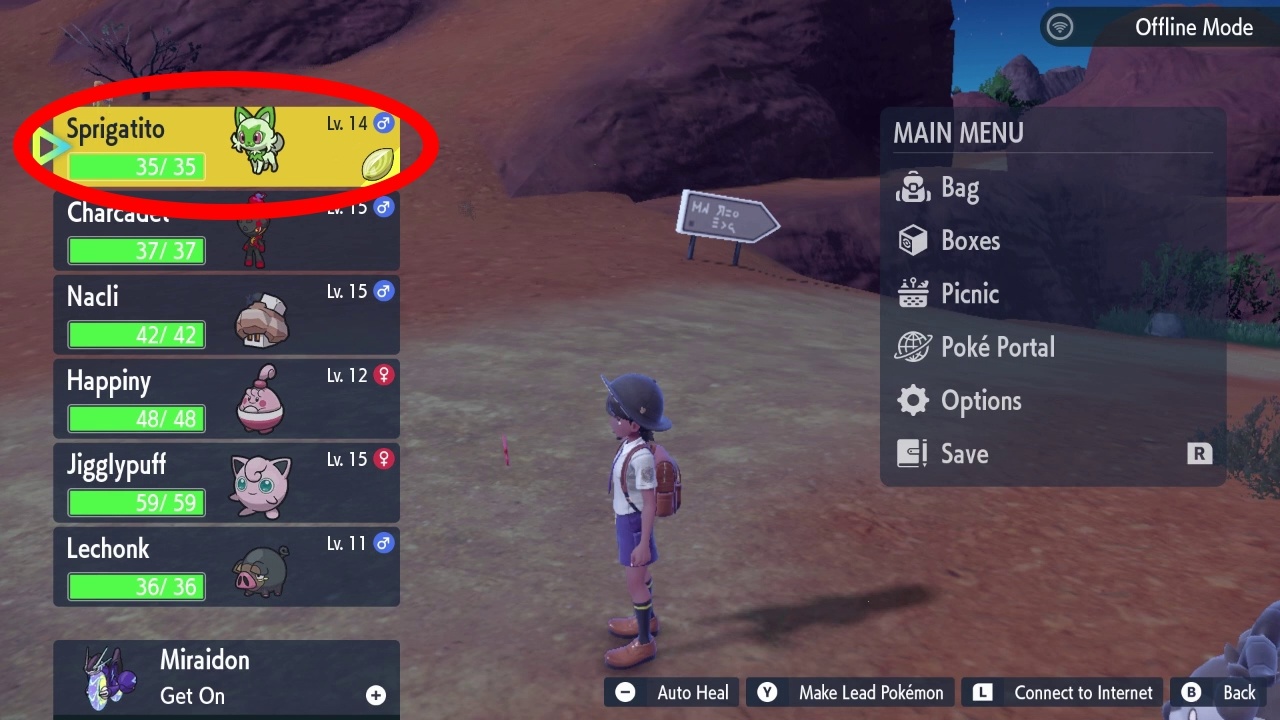The image size is (1280, 720).
Task: Open the Boxes storage icon
Action: pyautogui.click(x=912, y=240)
